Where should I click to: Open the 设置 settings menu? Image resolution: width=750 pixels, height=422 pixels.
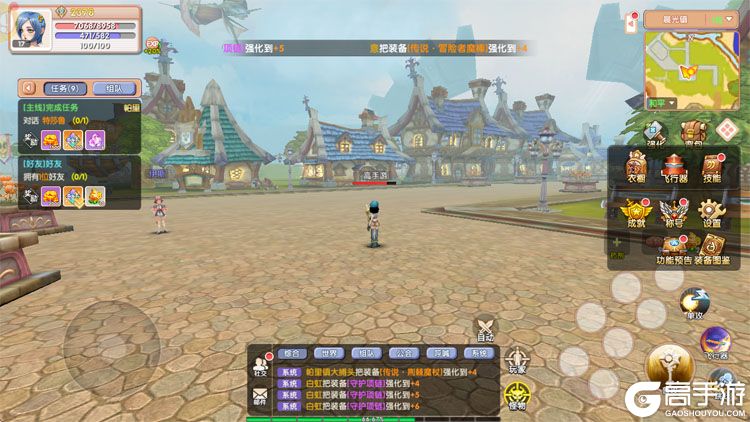coord(711,213)
